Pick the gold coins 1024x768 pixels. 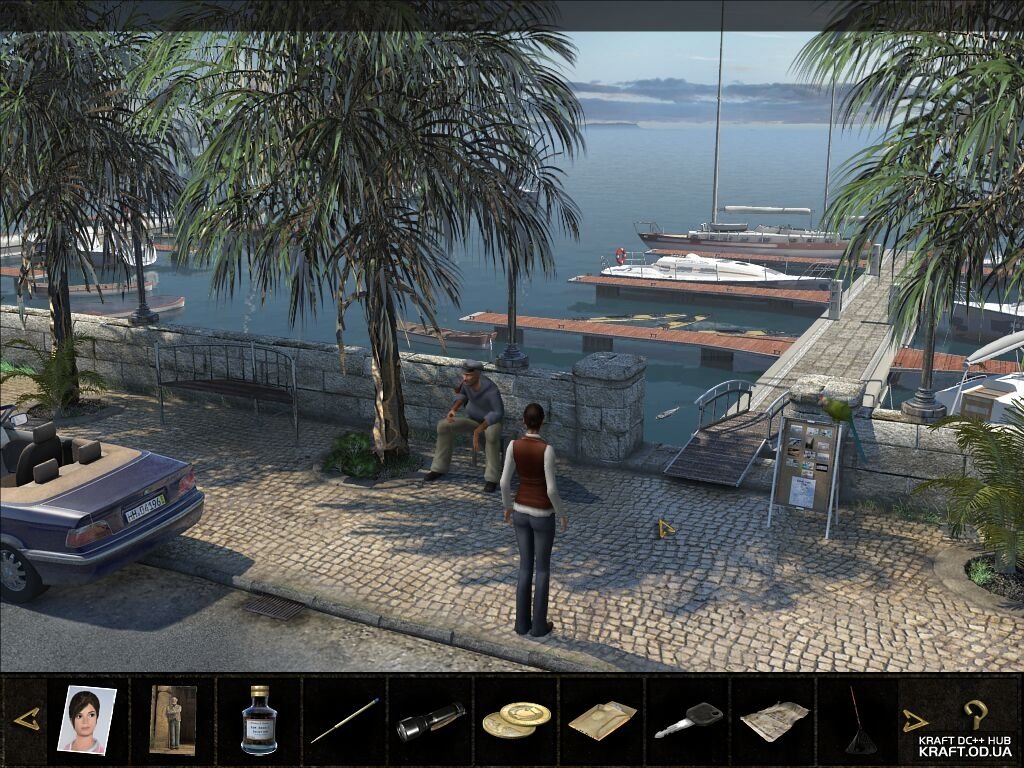point(516,719)
